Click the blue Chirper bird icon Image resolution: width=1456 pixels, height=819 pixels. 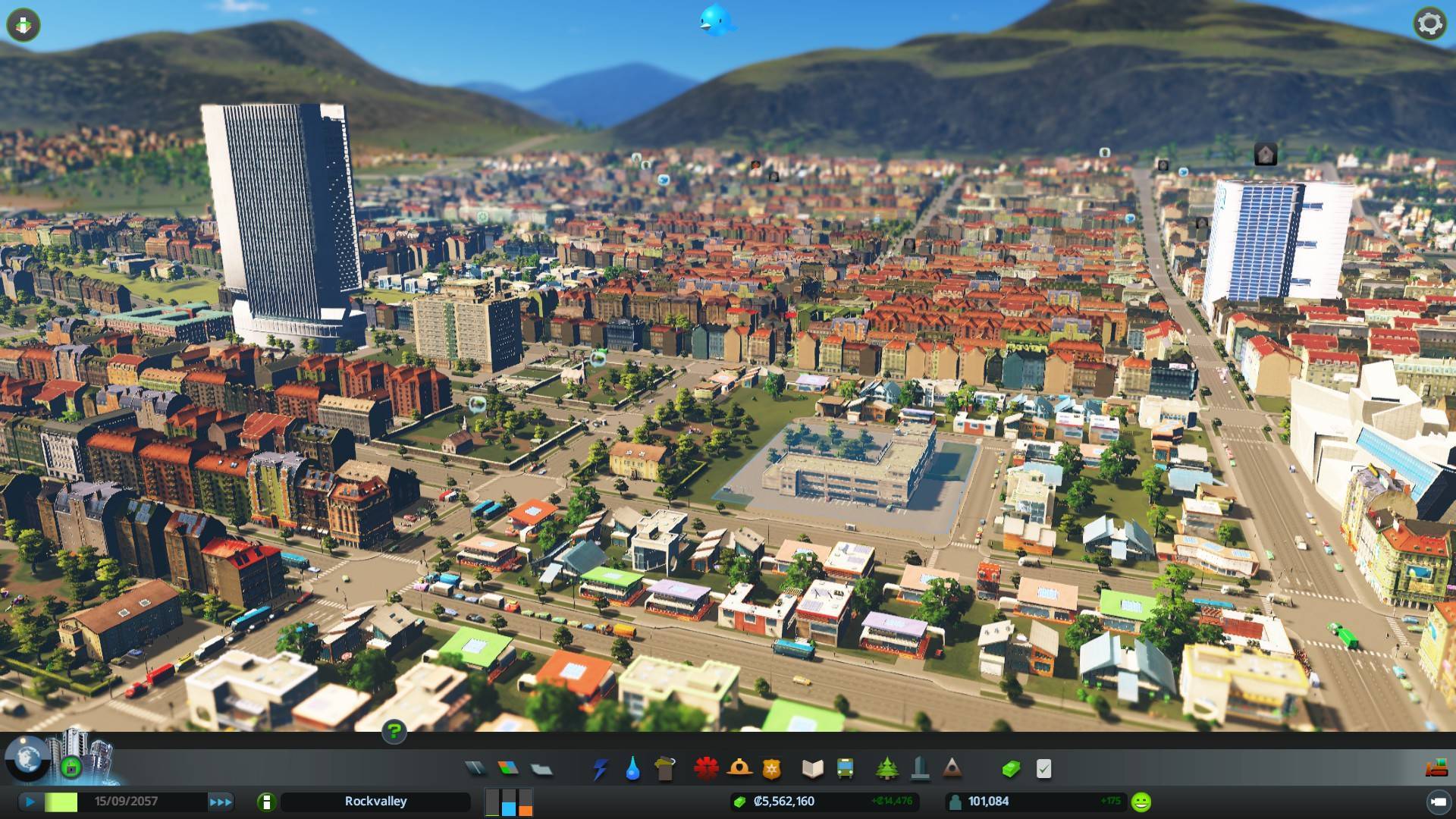click(716, 20)
